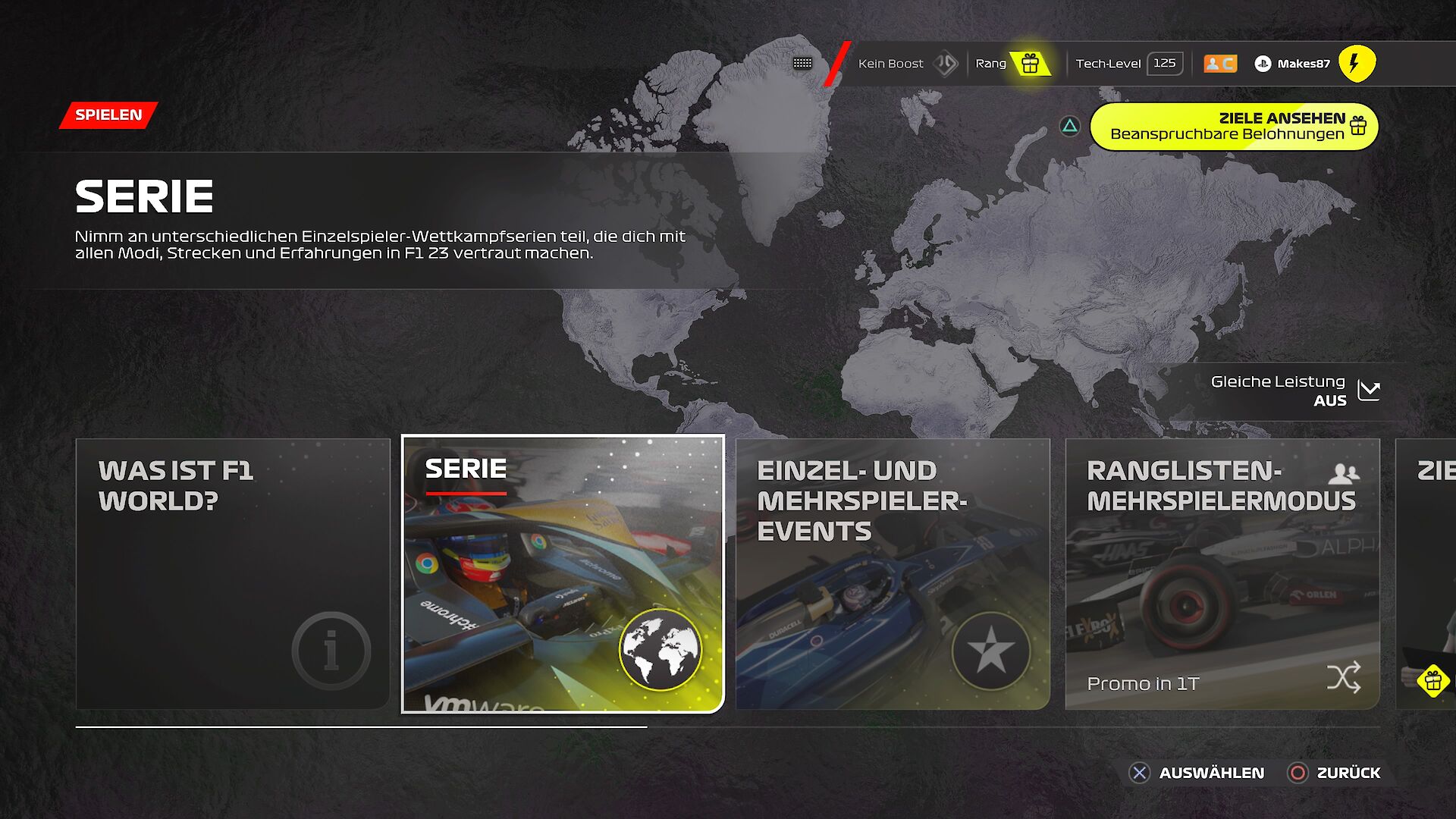Screen dimensions: 1456x819
Task: Open the Rang gift icon
Action: [x=1030, y=64]
